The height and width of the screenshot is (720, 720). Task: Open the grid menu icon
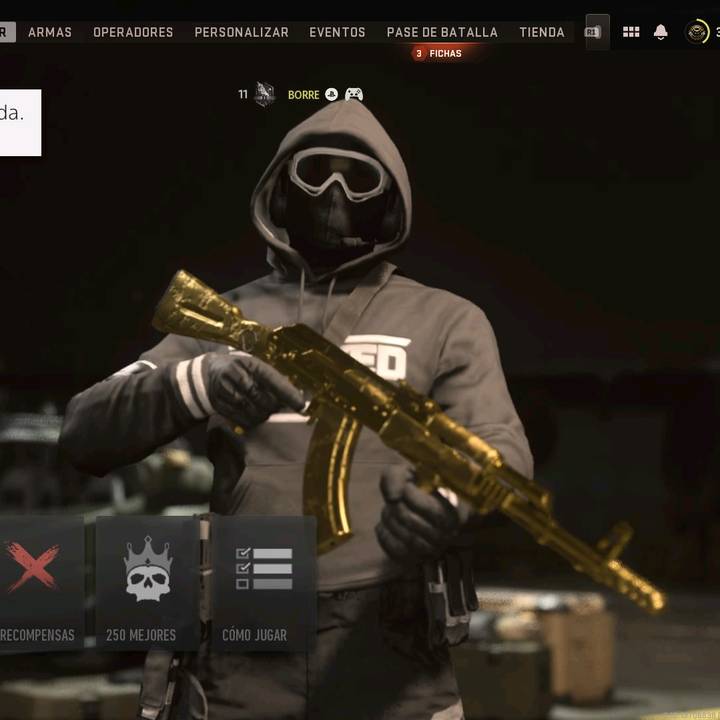pyautogui.click(x=631, y=32)
